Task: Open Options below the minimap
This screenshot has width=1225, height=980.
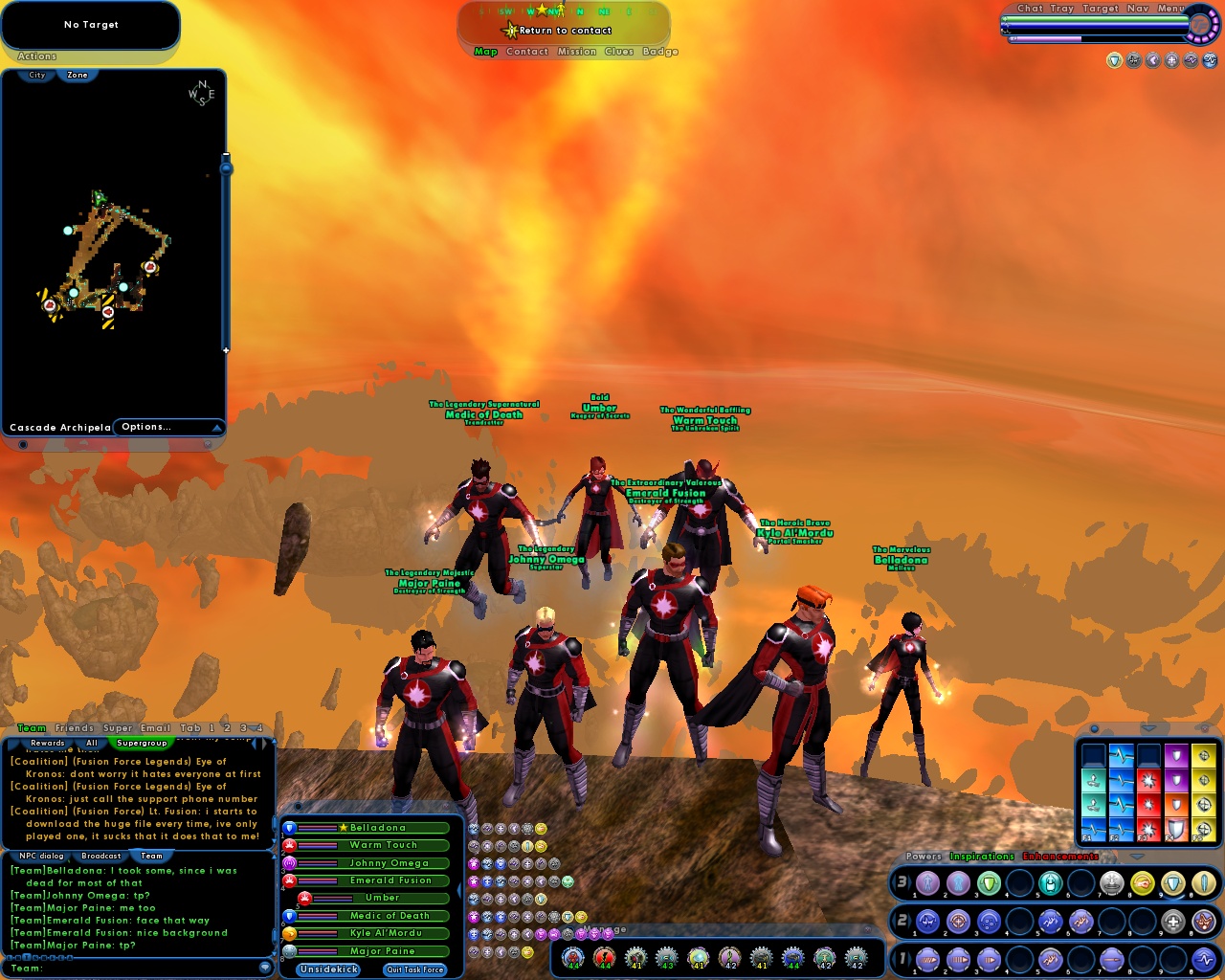Action: pos(145,426)
